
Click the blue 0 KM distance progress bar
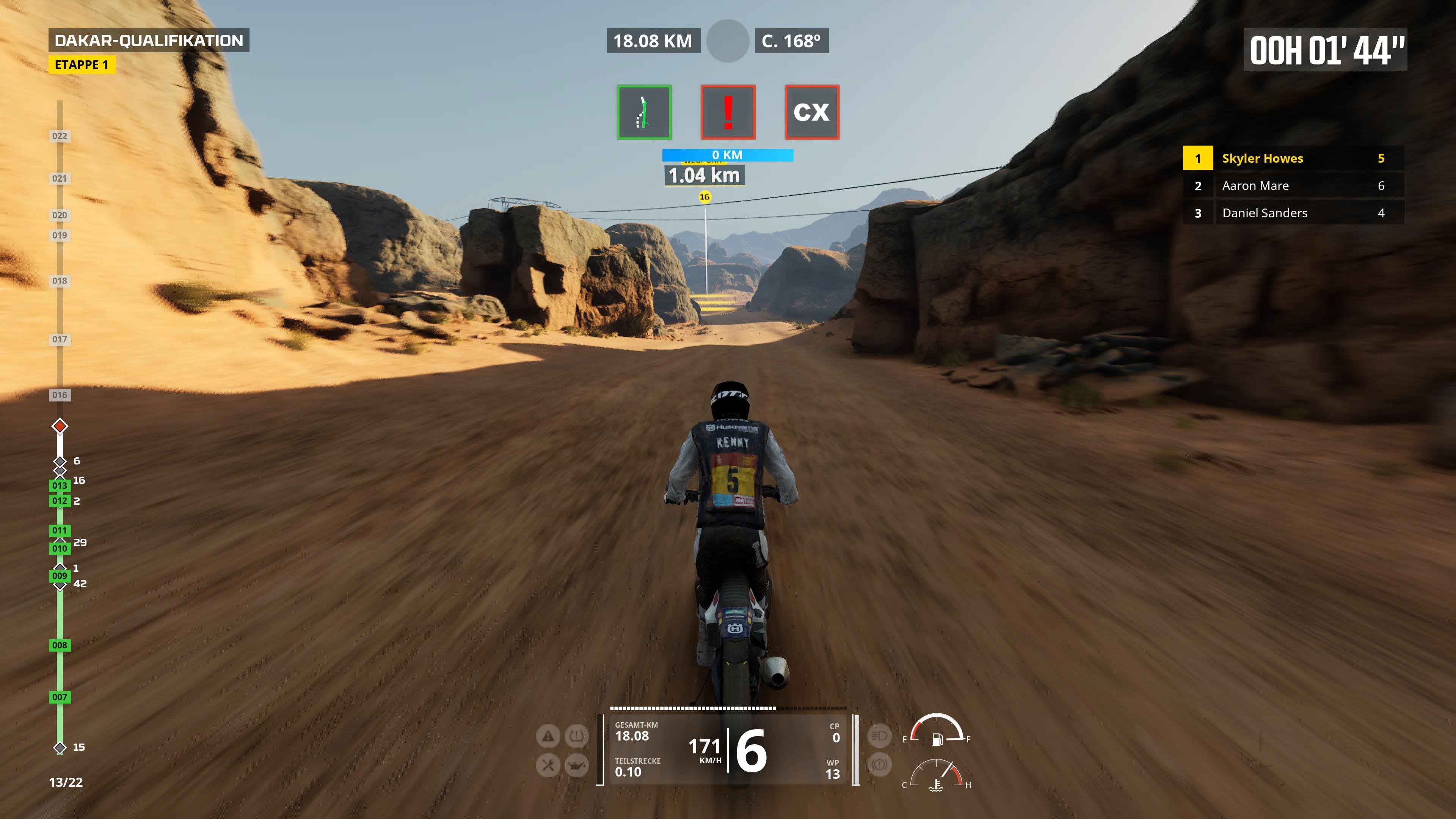(728, 154)
